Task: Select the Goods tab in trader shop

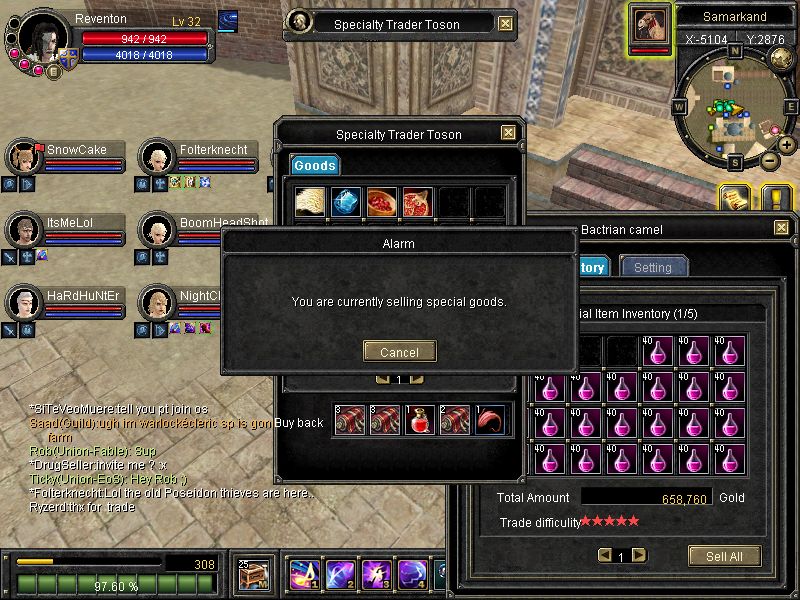Action: pos(314,165)
